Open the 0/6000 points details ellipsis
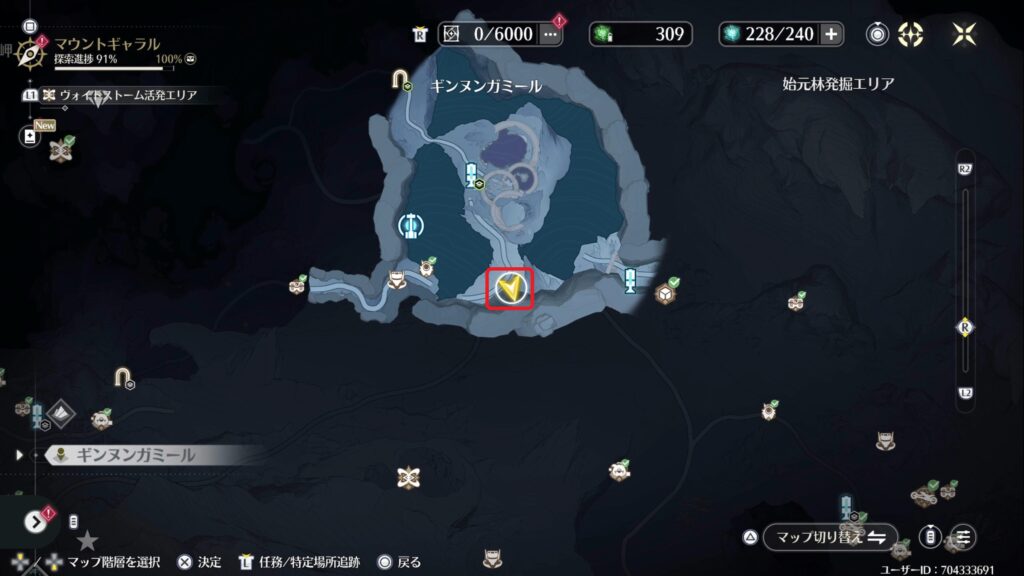This screenshot has height=576, width=1024. click(x=550, y=34)
